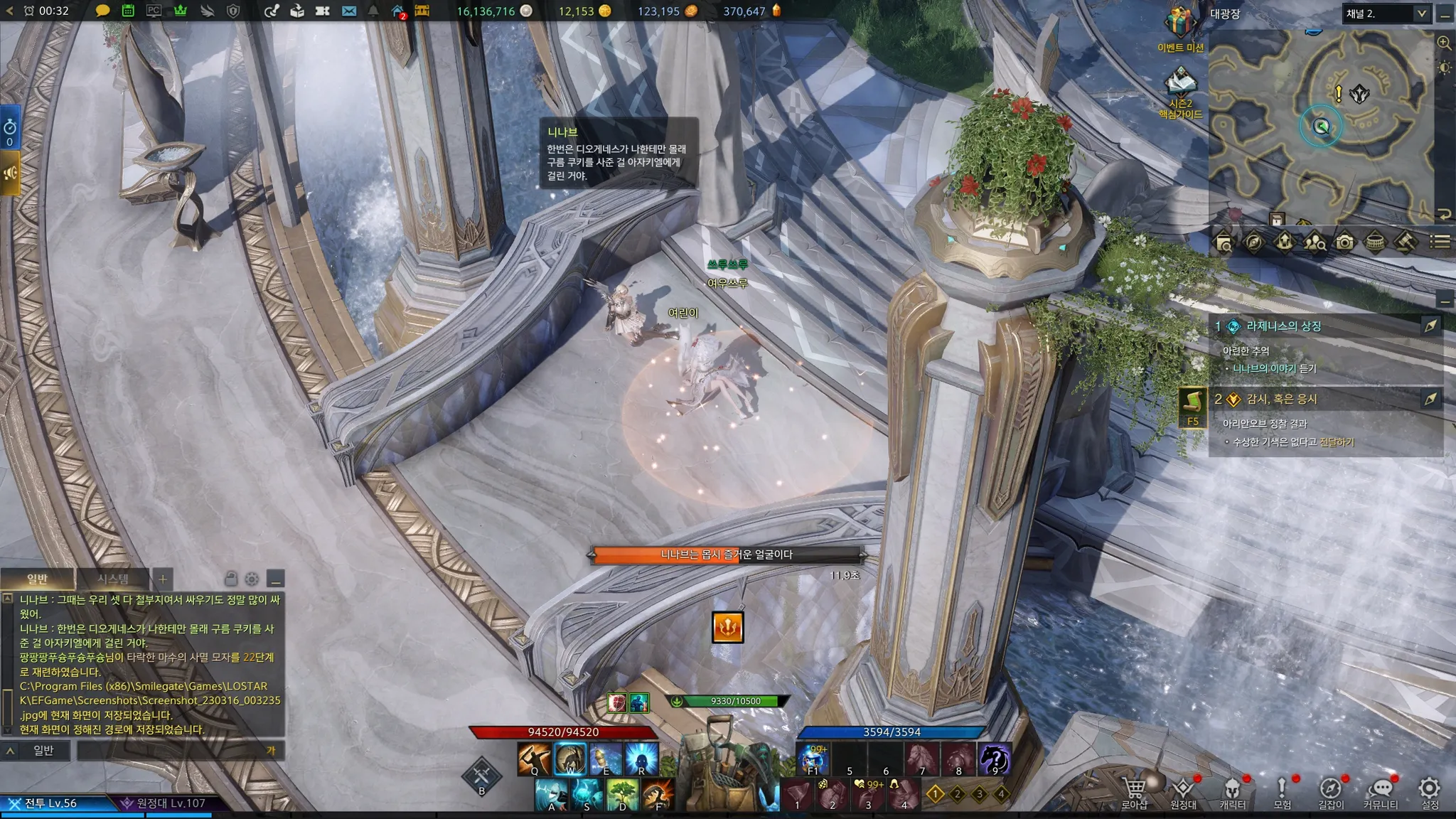
Task: Open the 이벤트 미션 gift box icon
Action: (1179, 25)
